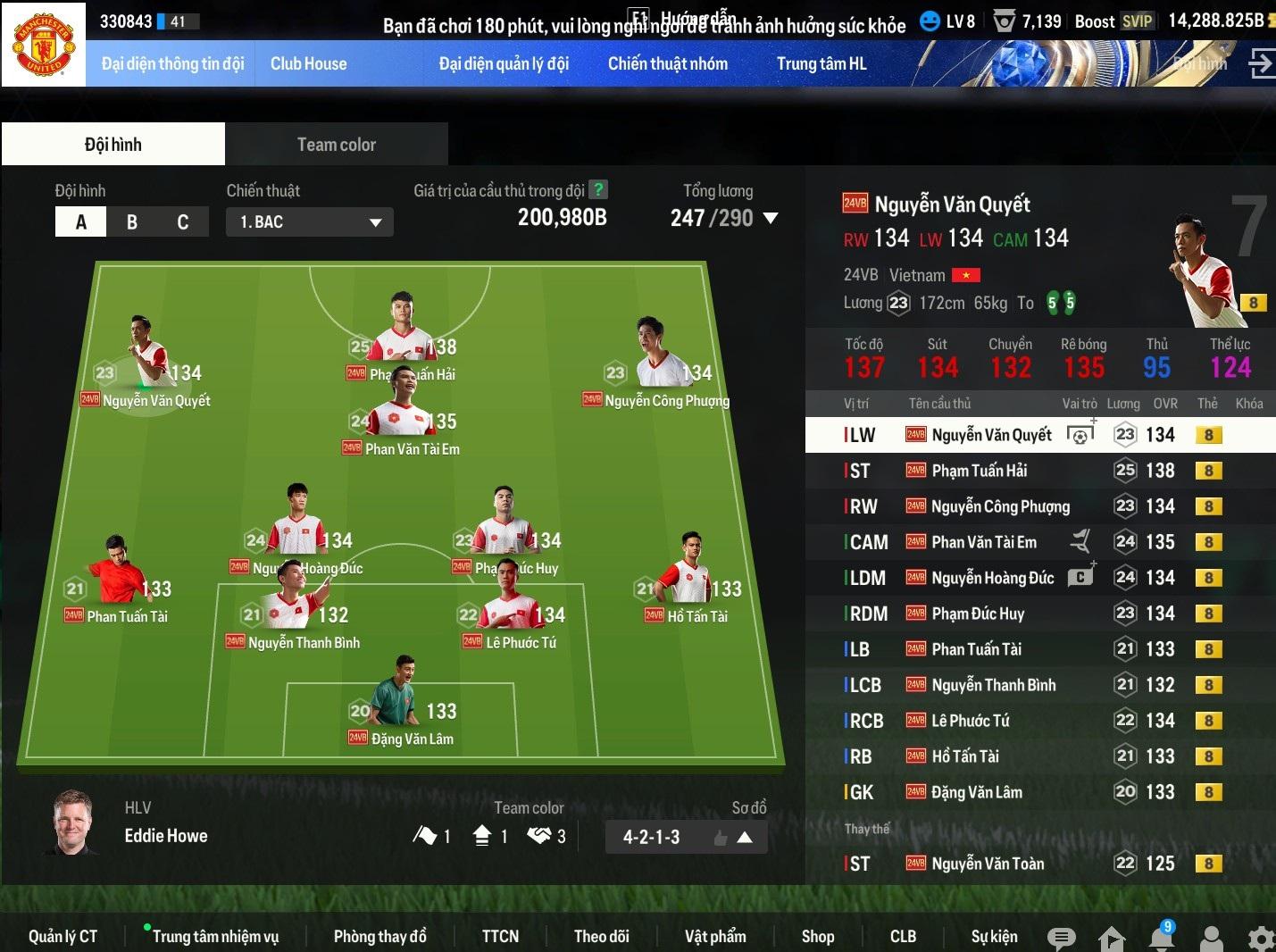This screenshot has height=952, width=1276.
Task: Switch to the Team color tab
Action: (x=336, y=145)
